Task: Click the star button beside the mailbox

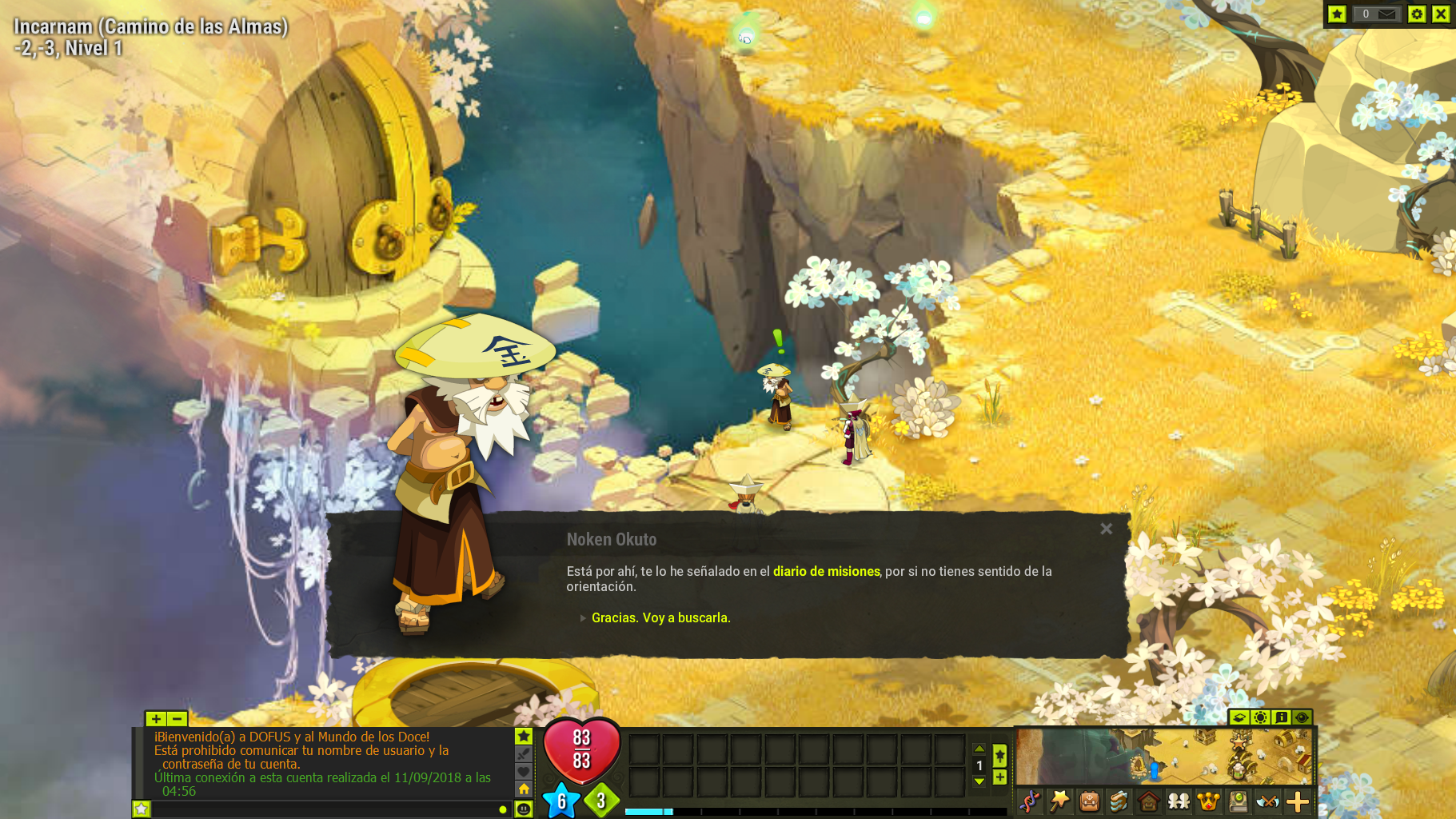Action: pyautogui.click(x=1337, y=14)
